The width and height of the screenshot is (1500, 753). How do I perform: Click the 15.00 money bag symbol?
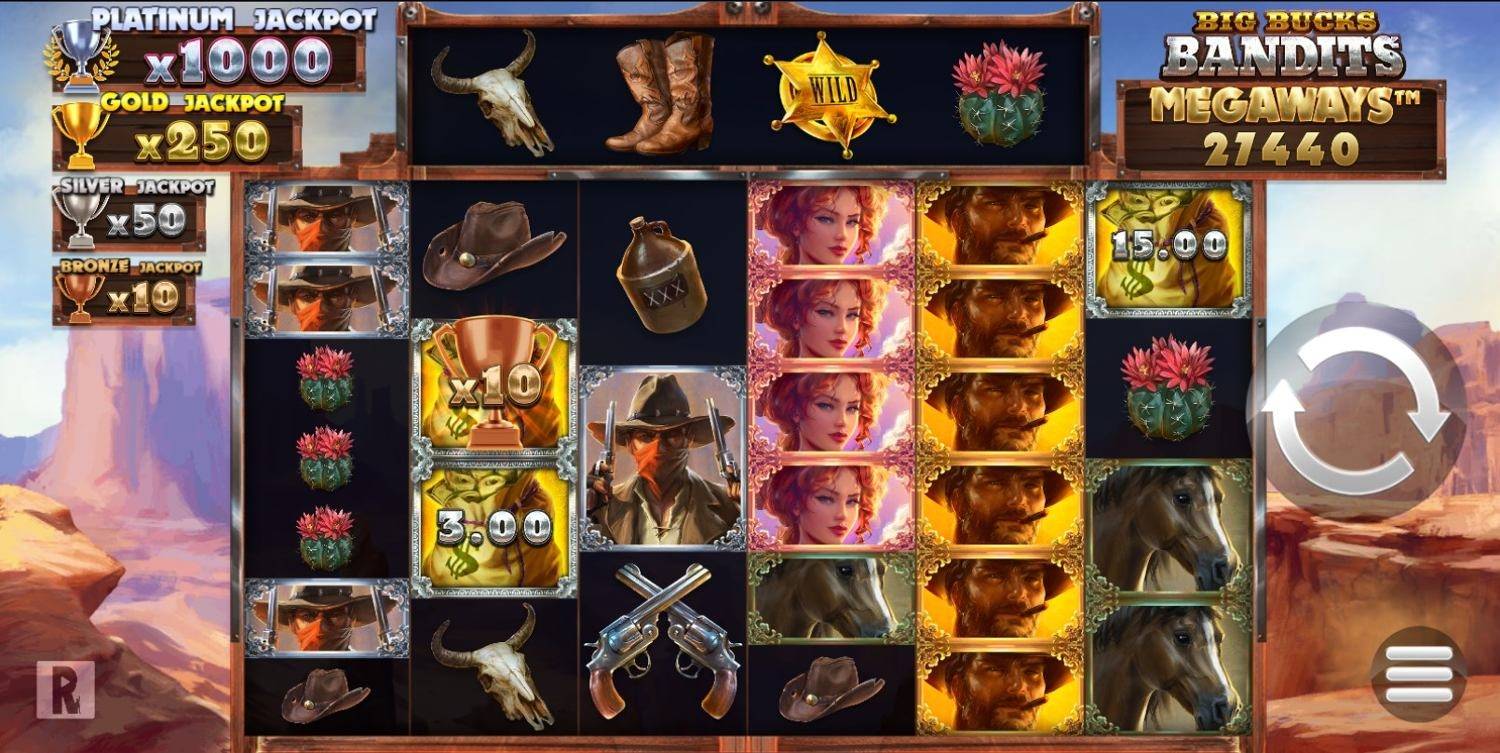1163,248
